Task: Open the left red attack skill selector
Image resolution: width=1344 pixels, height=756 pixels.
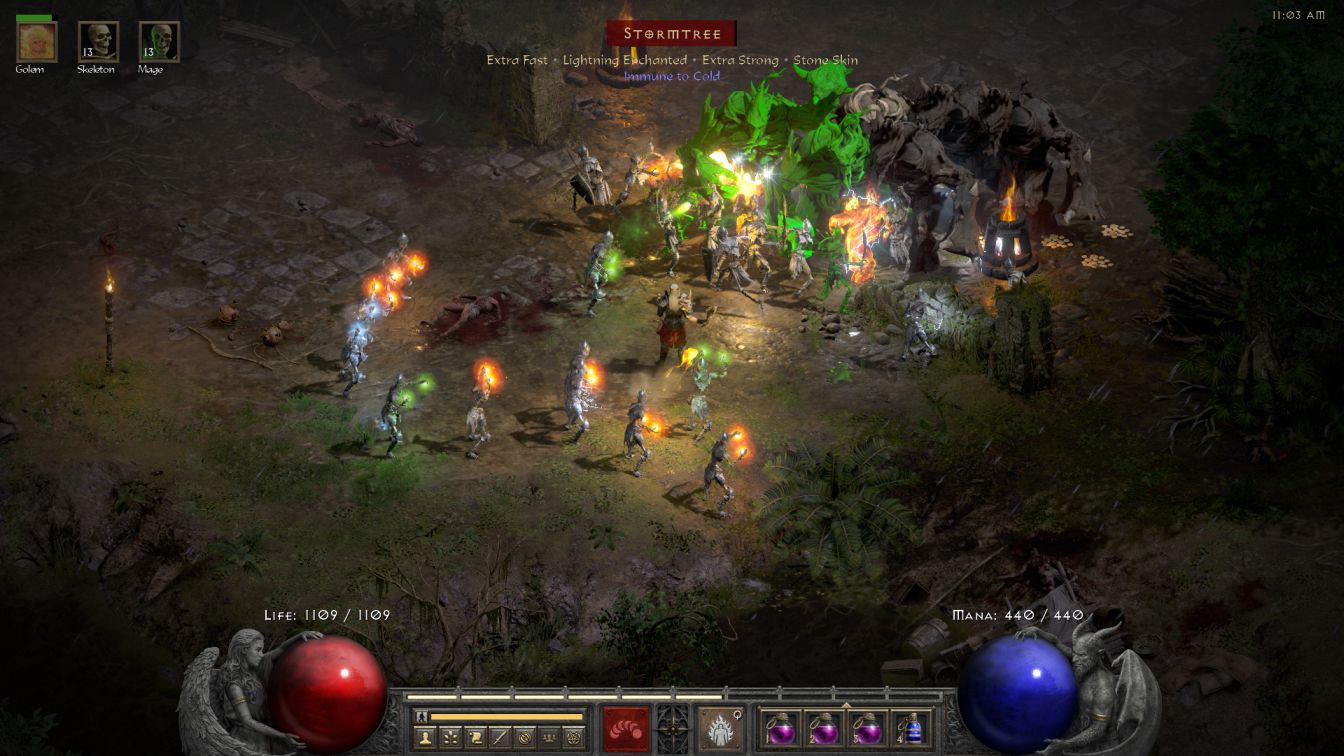Action: (625, 728)
